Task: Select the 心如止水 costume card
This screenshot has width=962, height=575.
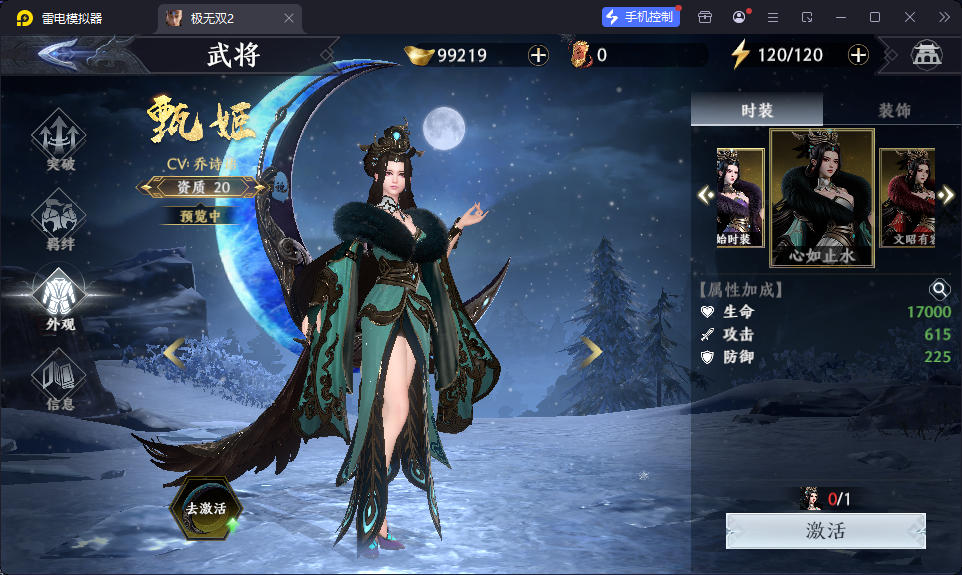Action: pos(822,198)
